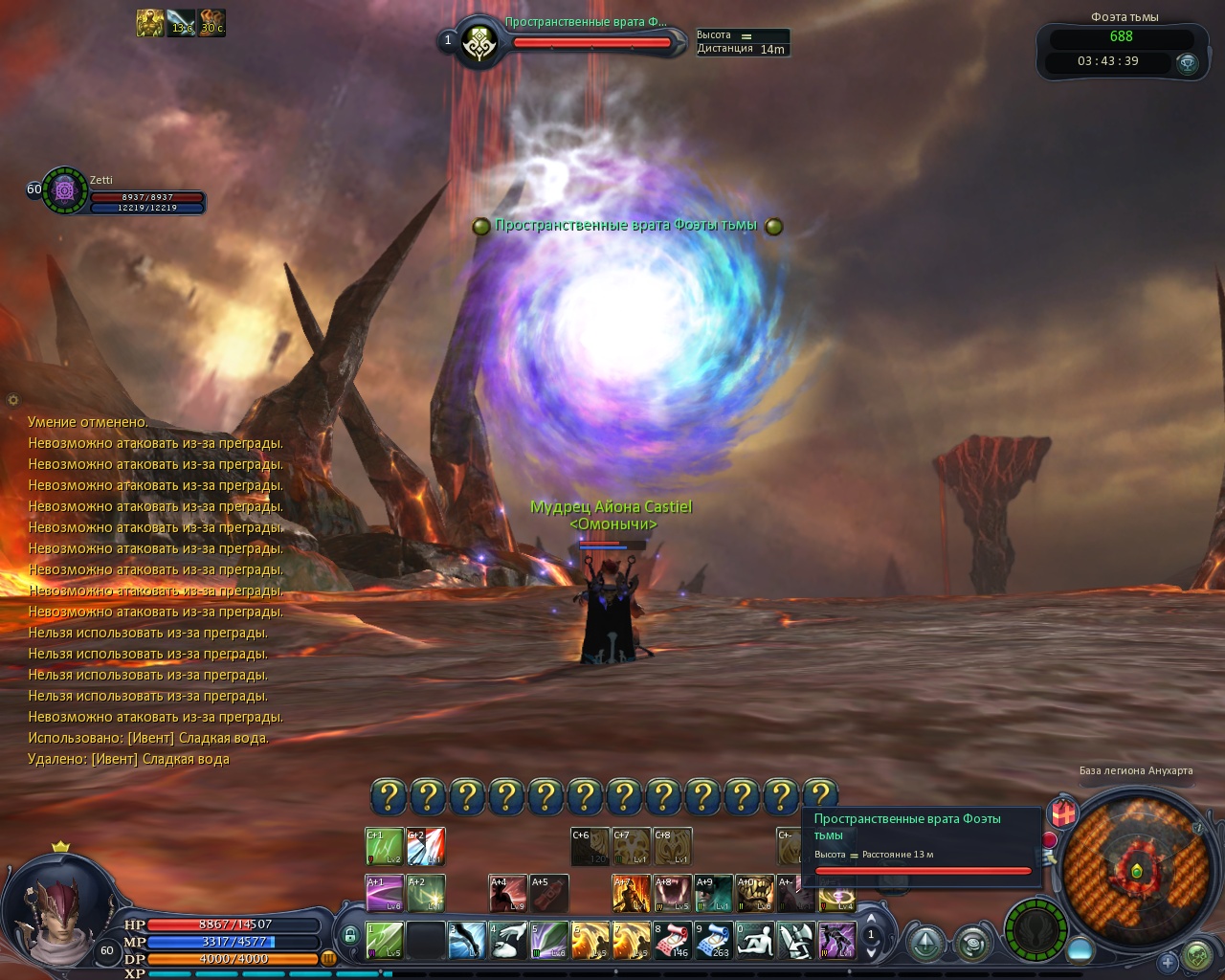Activate the sit and rest action

754,940
